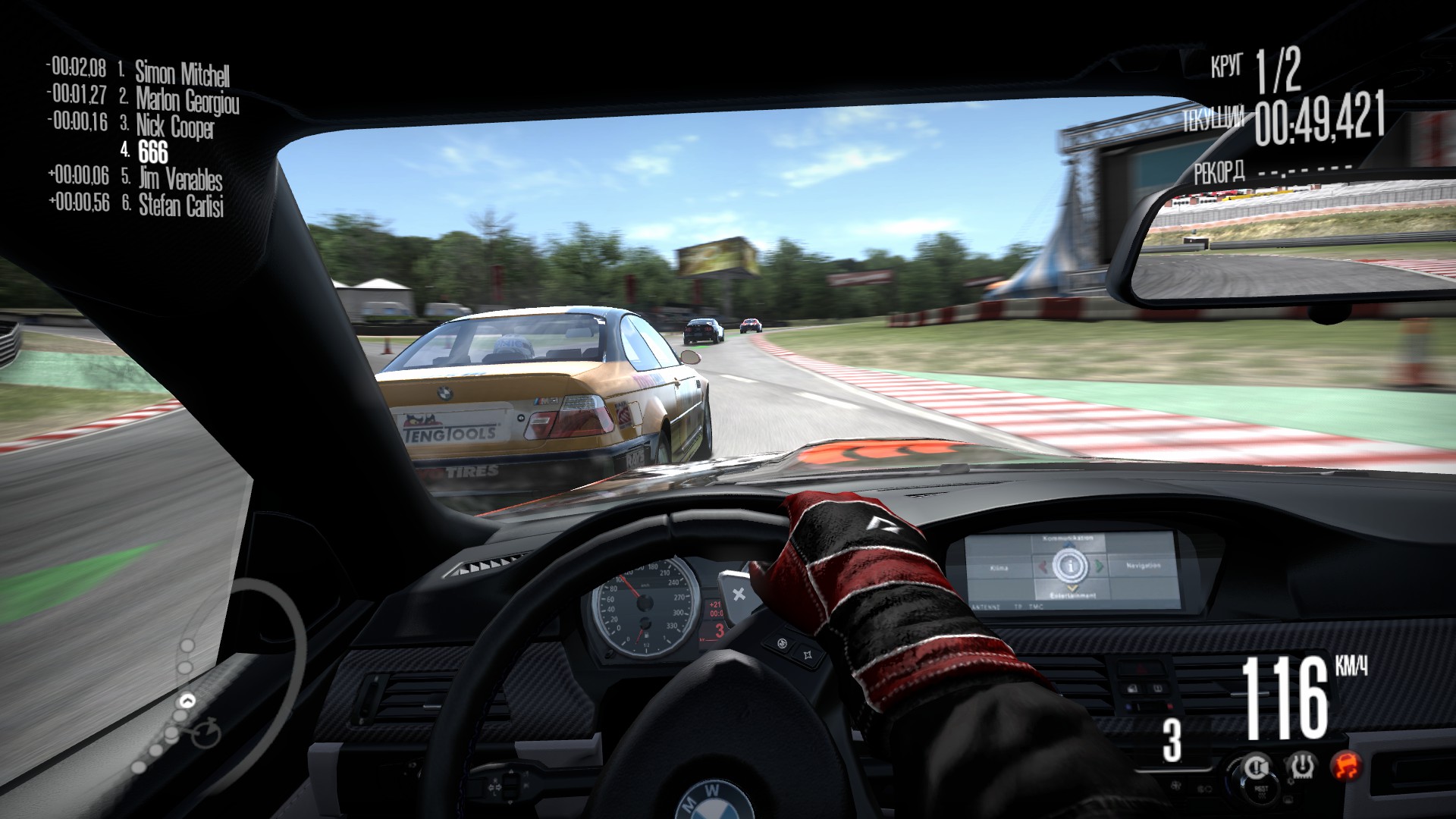Choose Marlon Georgiou's leaderboard row

click(x=187, y=99)
